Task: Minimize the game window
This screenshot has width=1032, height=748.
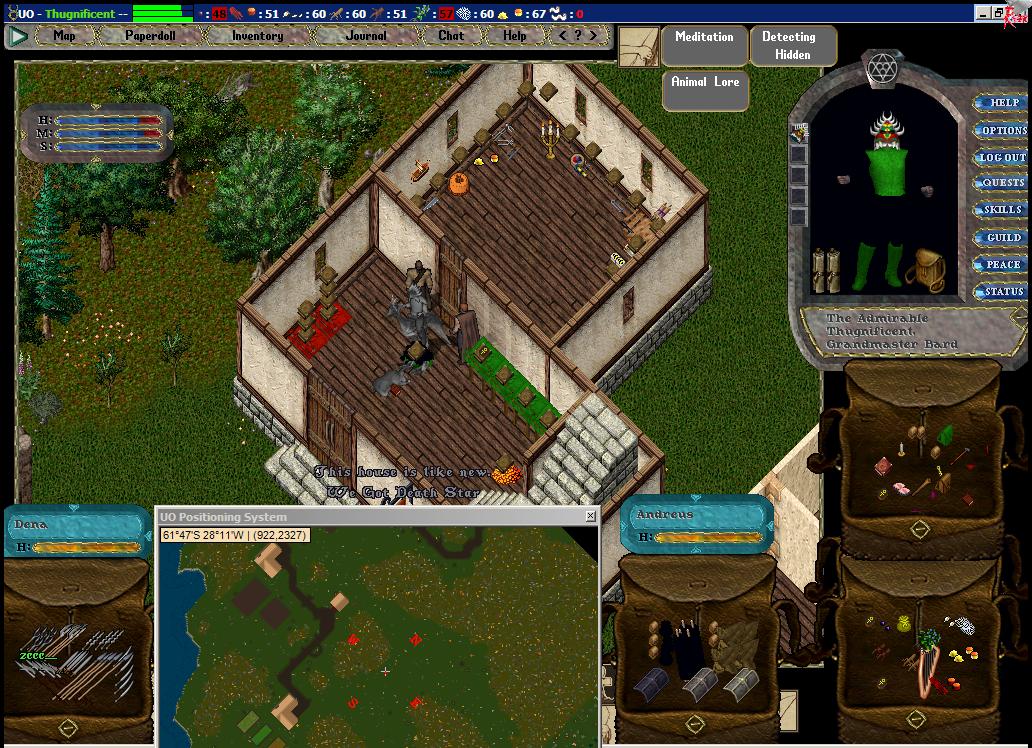Action: point(983,13)
